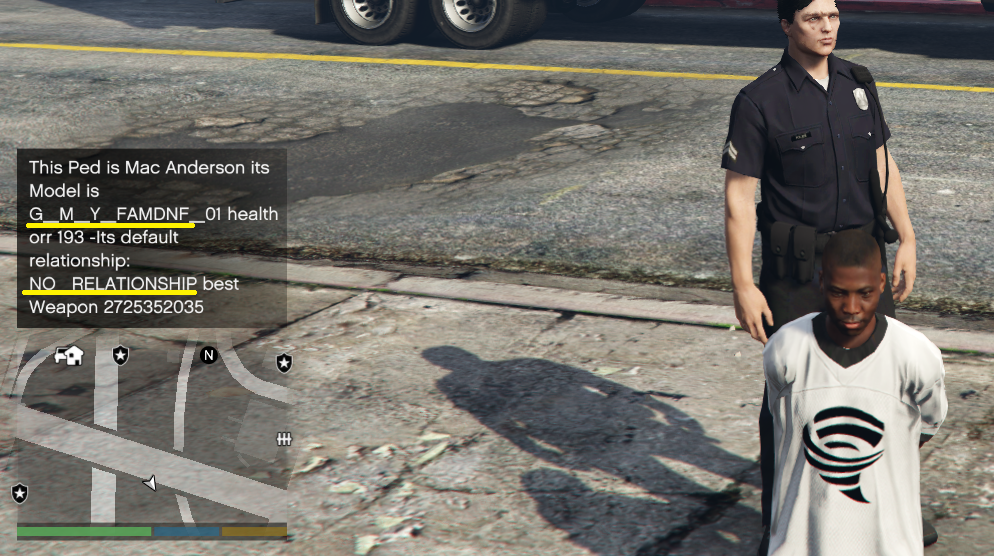Viewport: 994px width, 556px height.
Task: Select the north N compass marker
Action: click(x=208, y=355)
